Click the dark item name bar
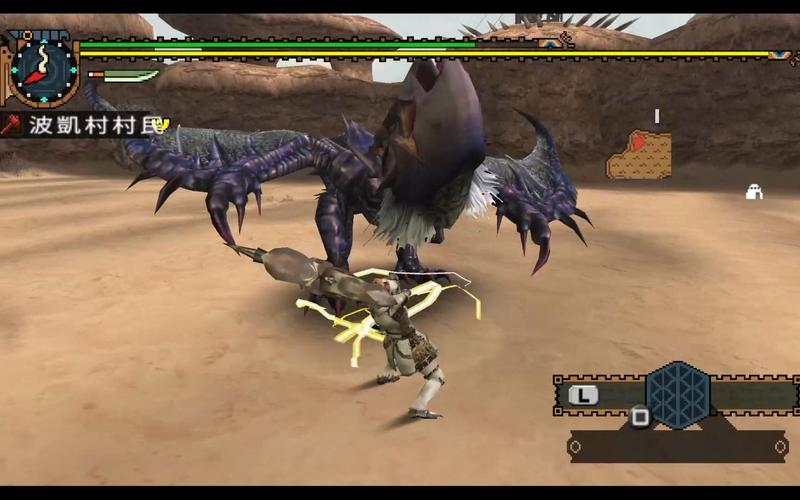Viewport: 800px width, 500px height. click(x=677, y=446)
